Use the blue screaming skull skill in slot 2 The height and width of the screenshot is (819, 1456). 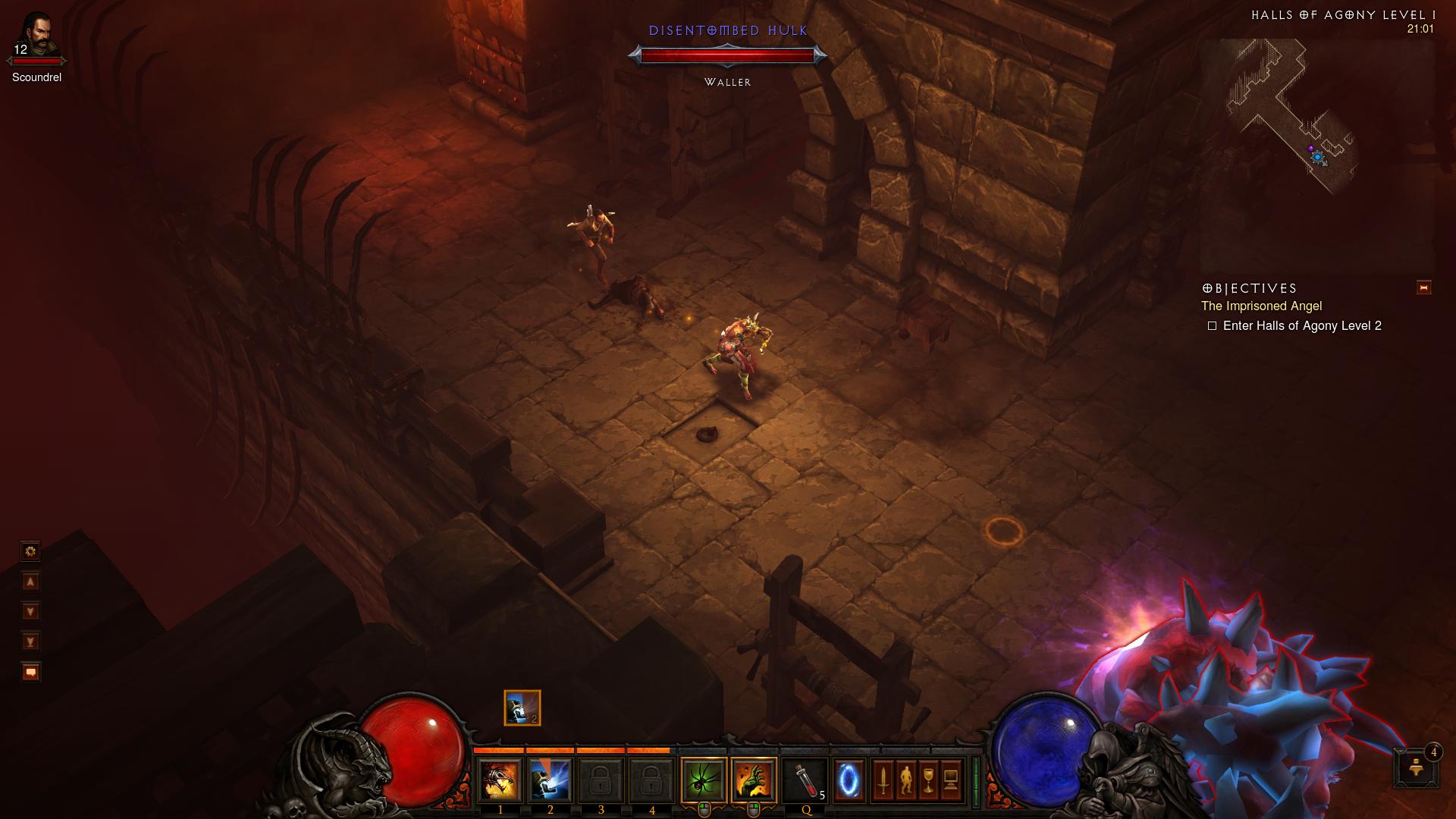tap(551, 780)
